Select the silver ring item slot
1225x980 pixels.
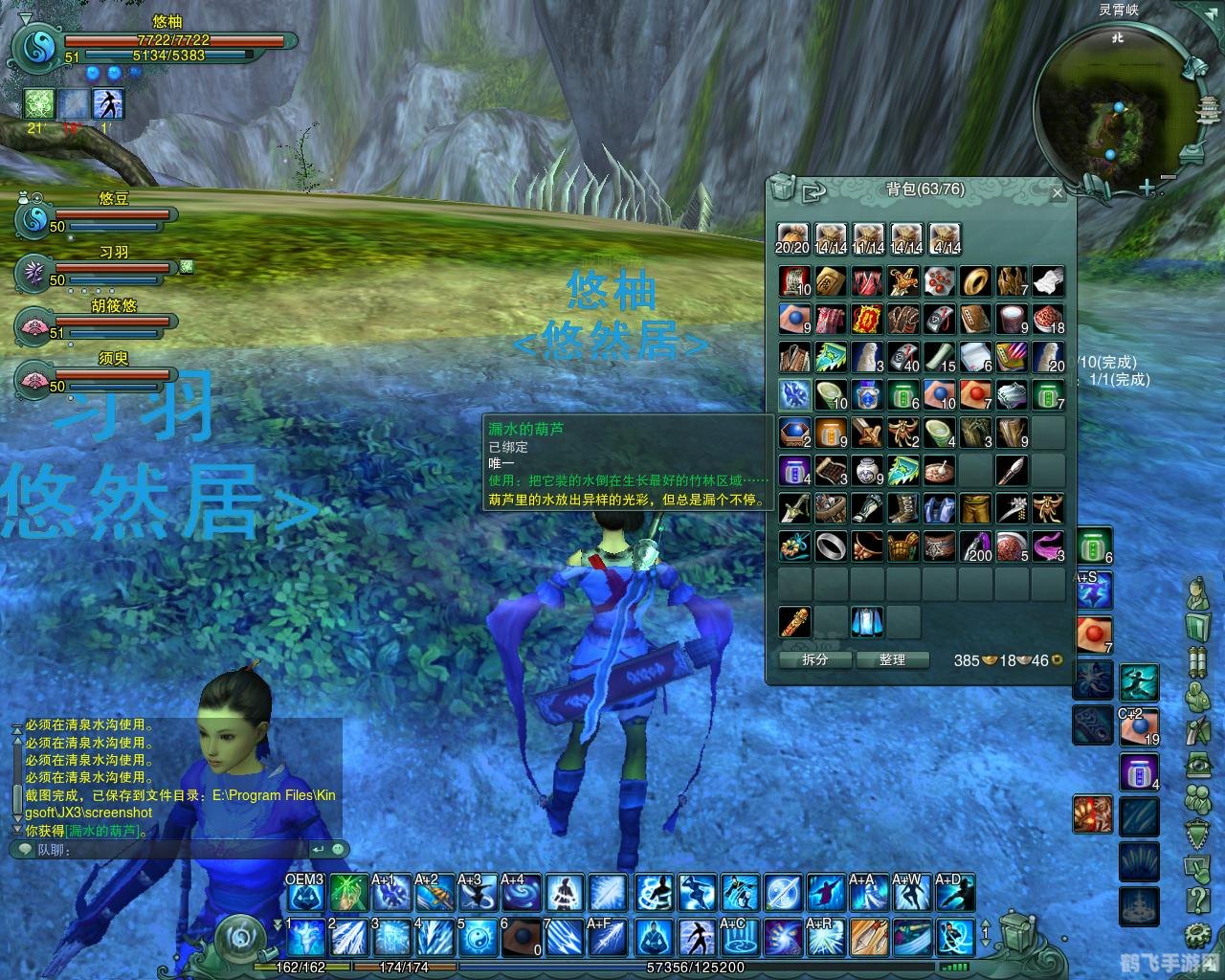(x=831, y=546)
